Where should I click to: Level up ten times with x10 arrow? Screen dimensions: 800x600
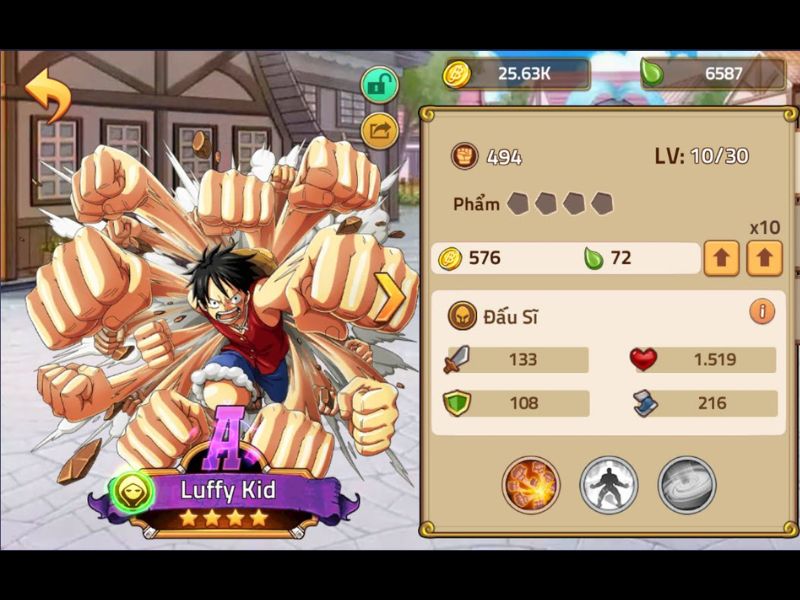pos(764,258)
